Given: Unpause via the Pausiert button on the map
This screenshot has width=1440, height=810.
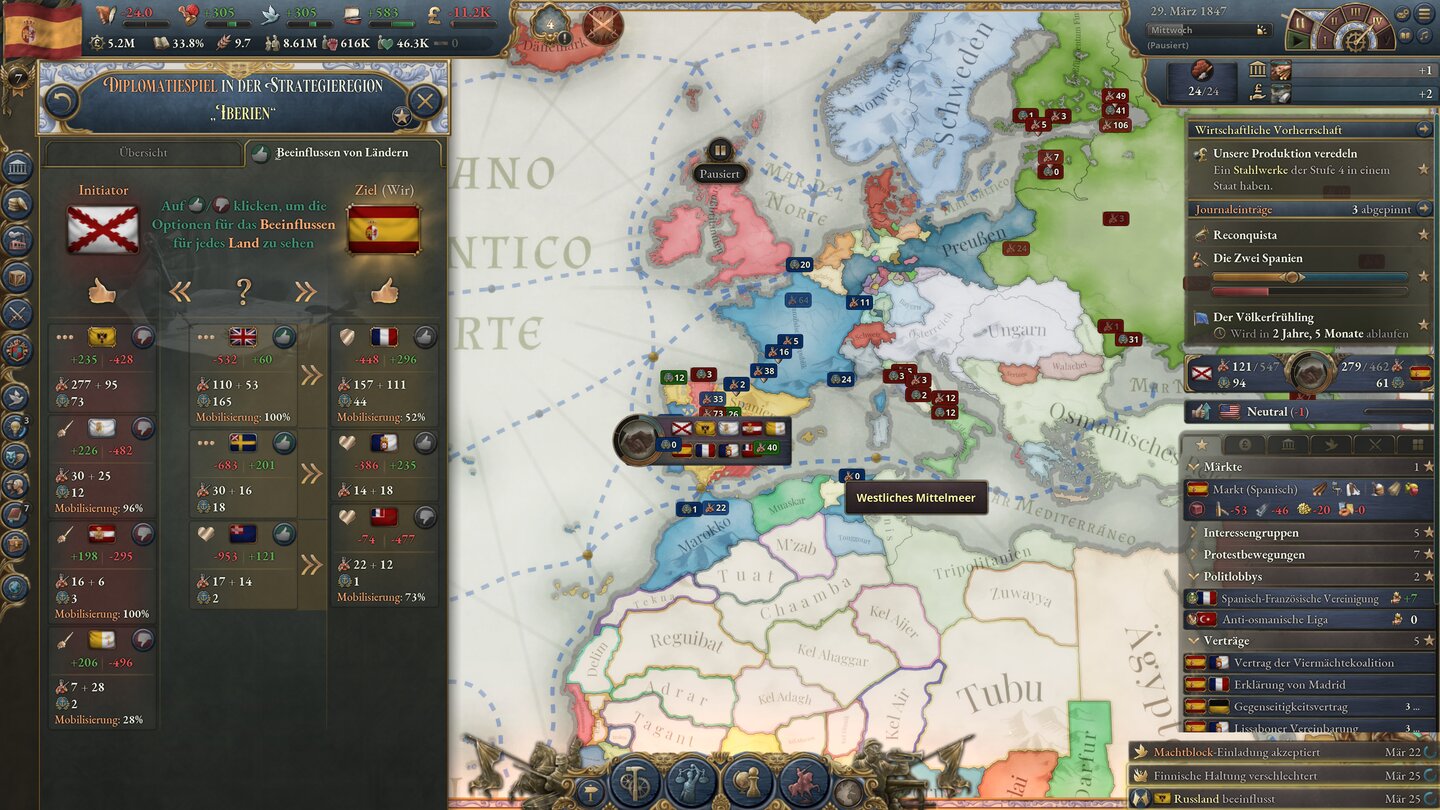Looking at the screenshot, I should 720,172.
